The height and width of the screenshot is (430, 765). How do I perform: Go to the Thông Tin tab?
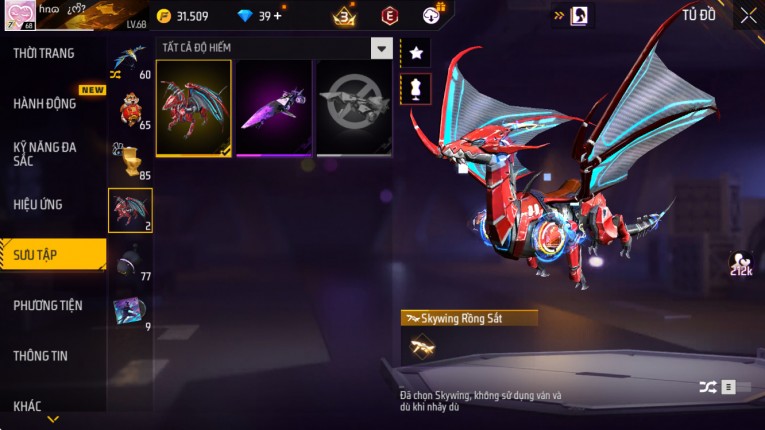[41, 355]
